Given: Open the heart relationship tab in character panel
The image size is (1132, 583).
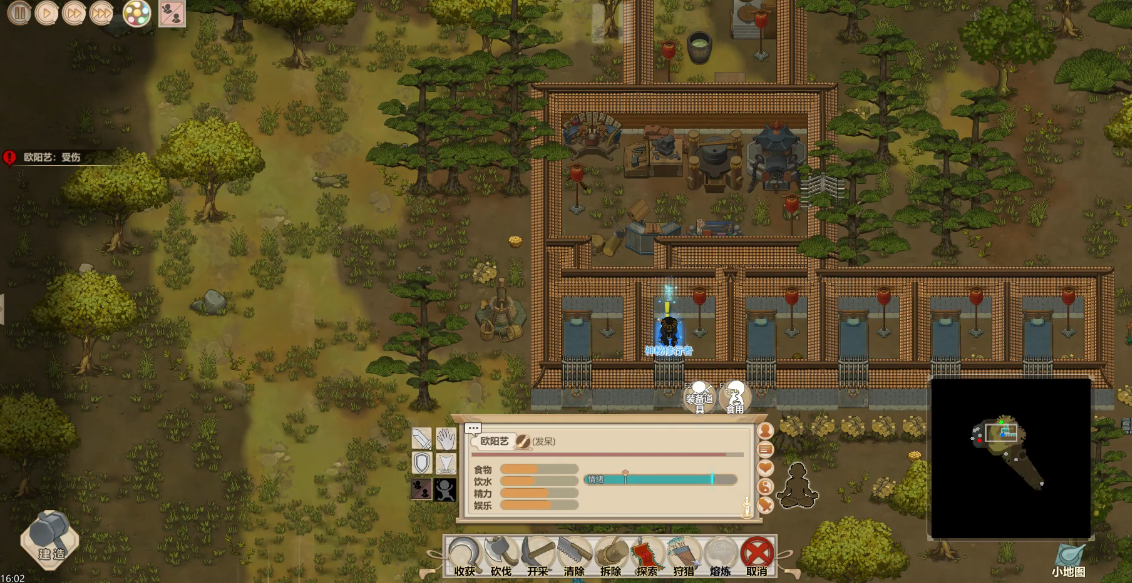Looking at the screenshot, I should click(x=766, y=468).
